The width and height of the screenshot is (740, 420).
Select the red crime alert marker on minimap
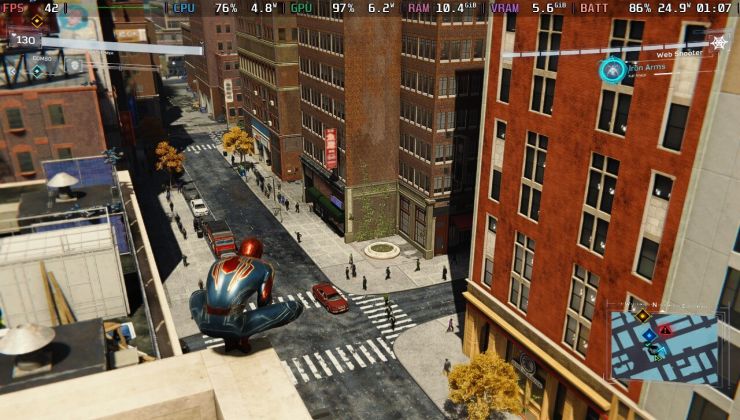665,328
